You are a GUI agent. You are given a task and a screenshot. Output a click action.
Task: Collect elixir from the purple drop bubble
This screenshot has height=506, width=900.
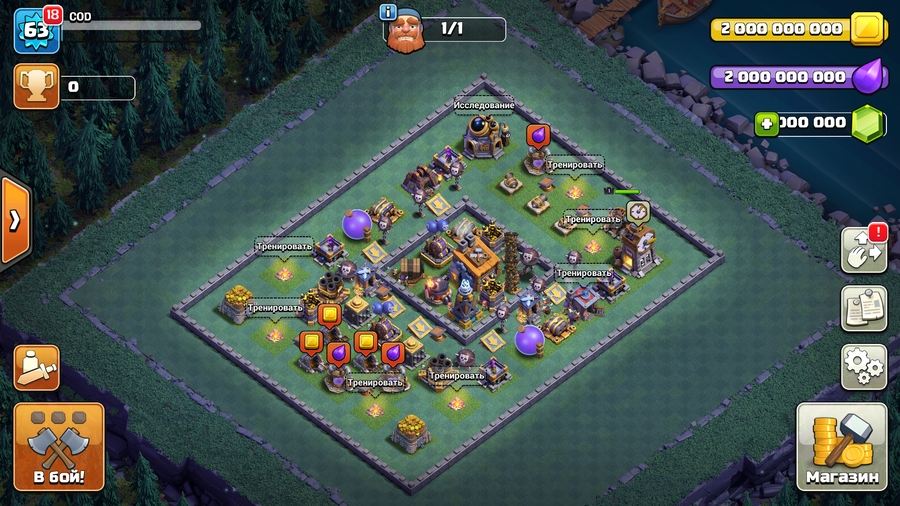point(537,135)
